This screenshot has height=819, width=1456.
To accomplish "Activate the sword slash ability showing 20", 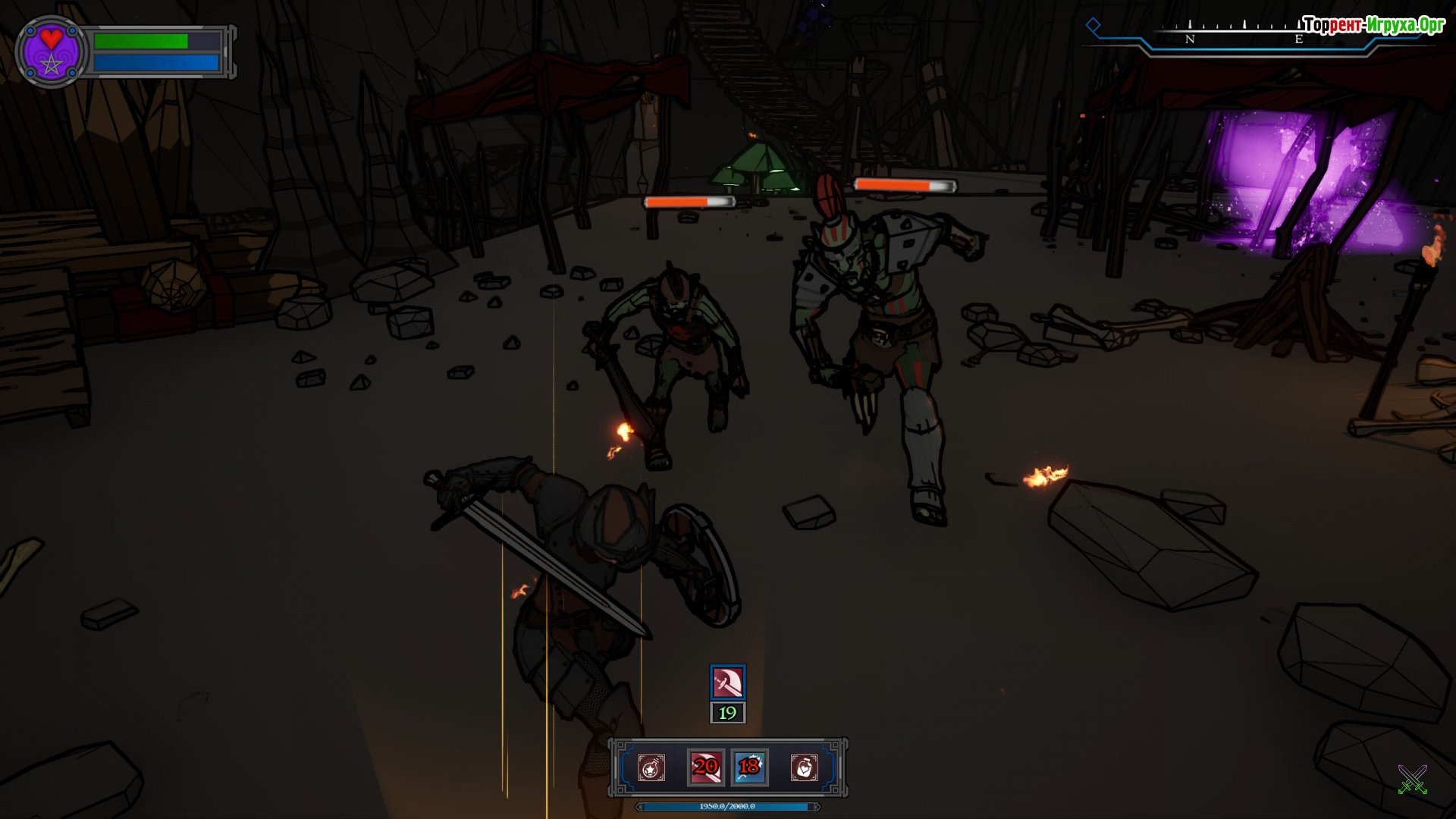I will [705, 767].
